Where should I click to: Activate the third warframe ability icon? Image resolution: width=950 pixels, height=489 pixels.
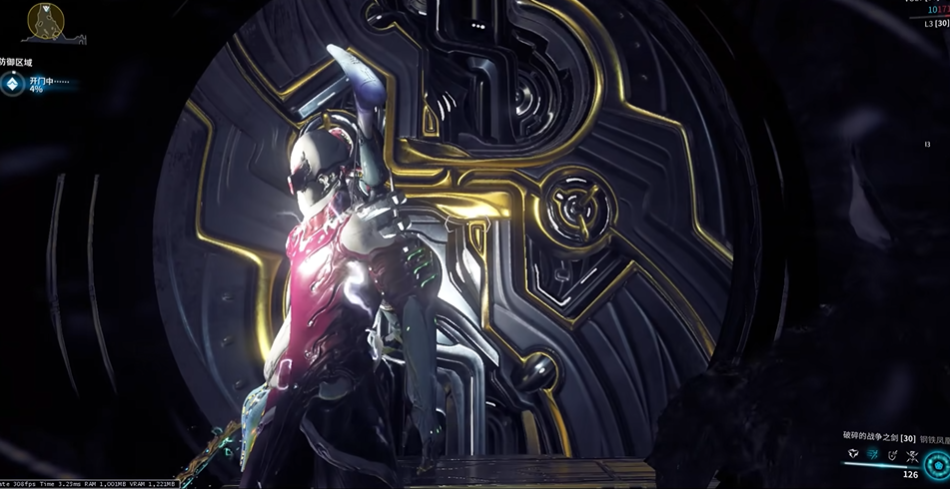coord(893,455)
